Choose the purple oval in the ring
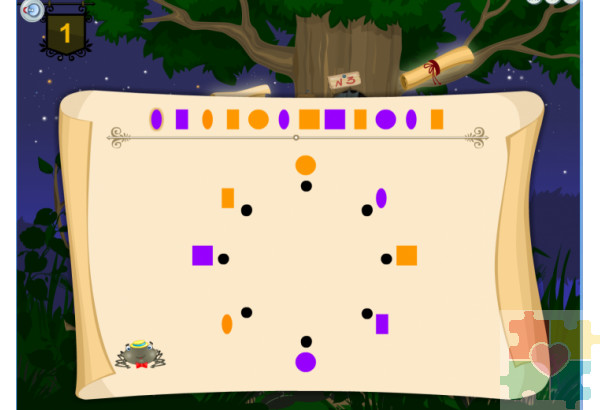 pos(381,198)
